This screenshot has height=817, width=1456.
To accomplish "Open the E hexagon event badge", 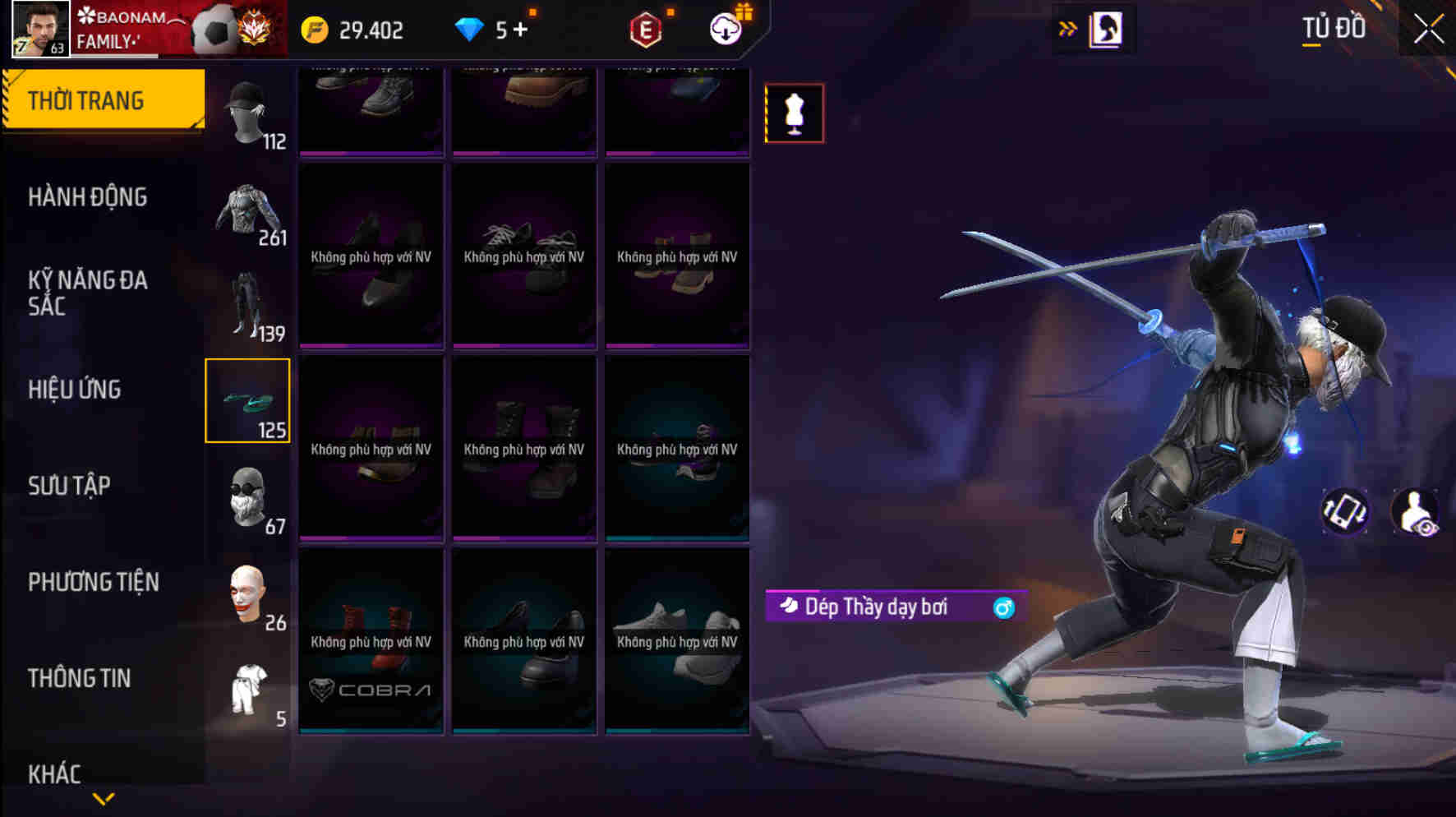I will 646,29.
